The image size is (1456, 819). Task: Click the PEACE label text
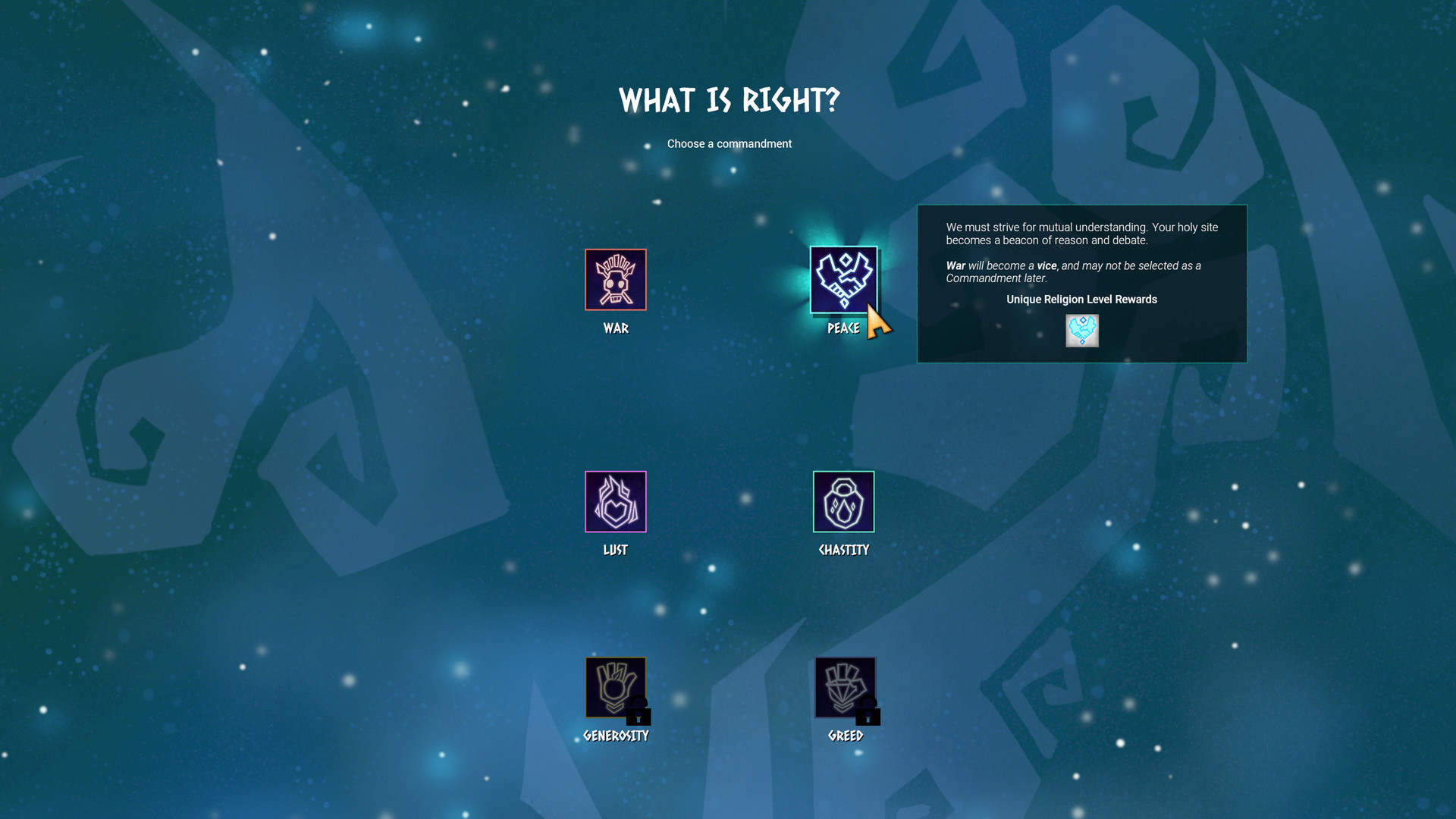click(843, 328)
